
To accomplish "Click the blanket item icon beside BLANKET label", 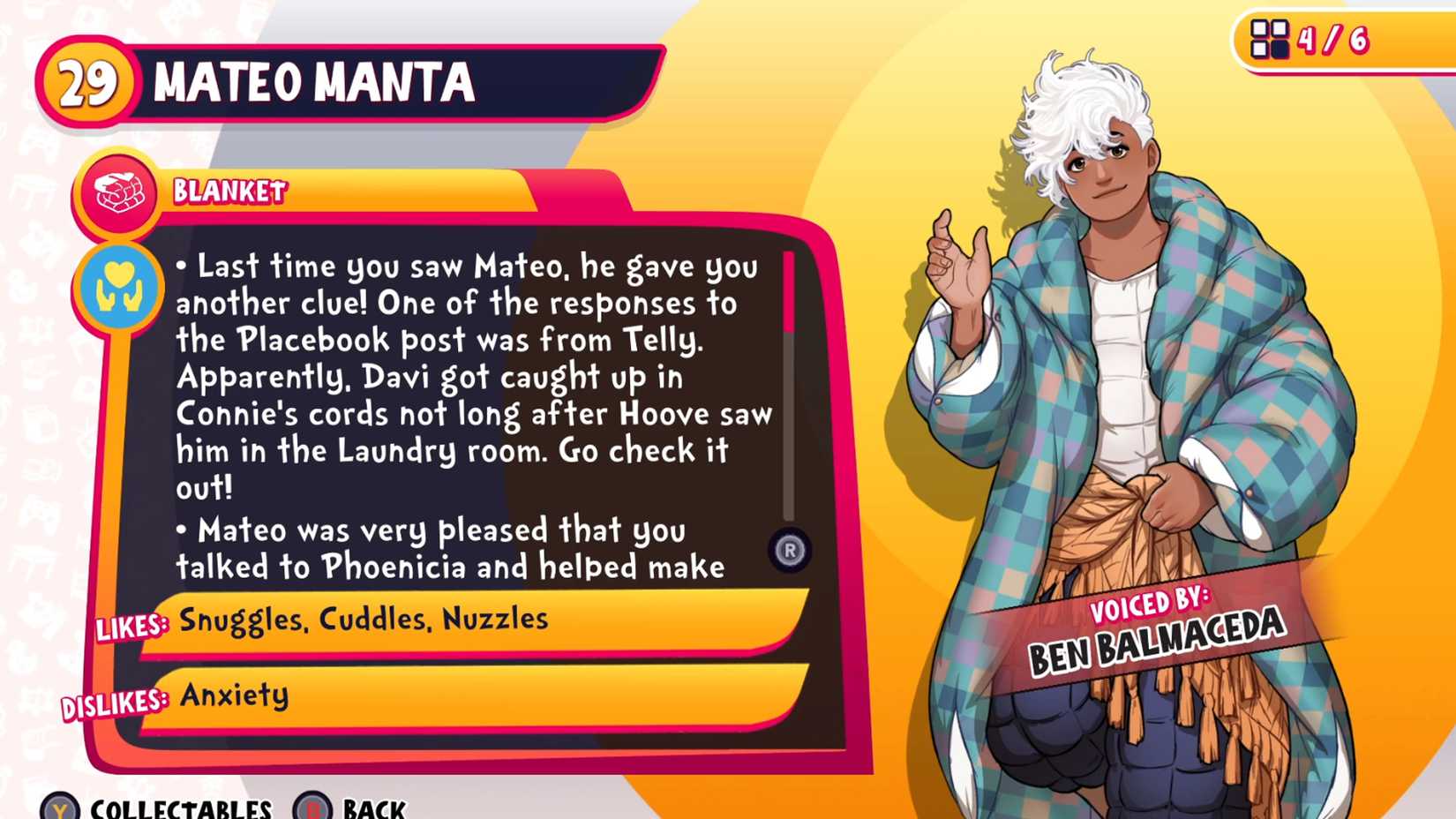I will tap(121, 192).
